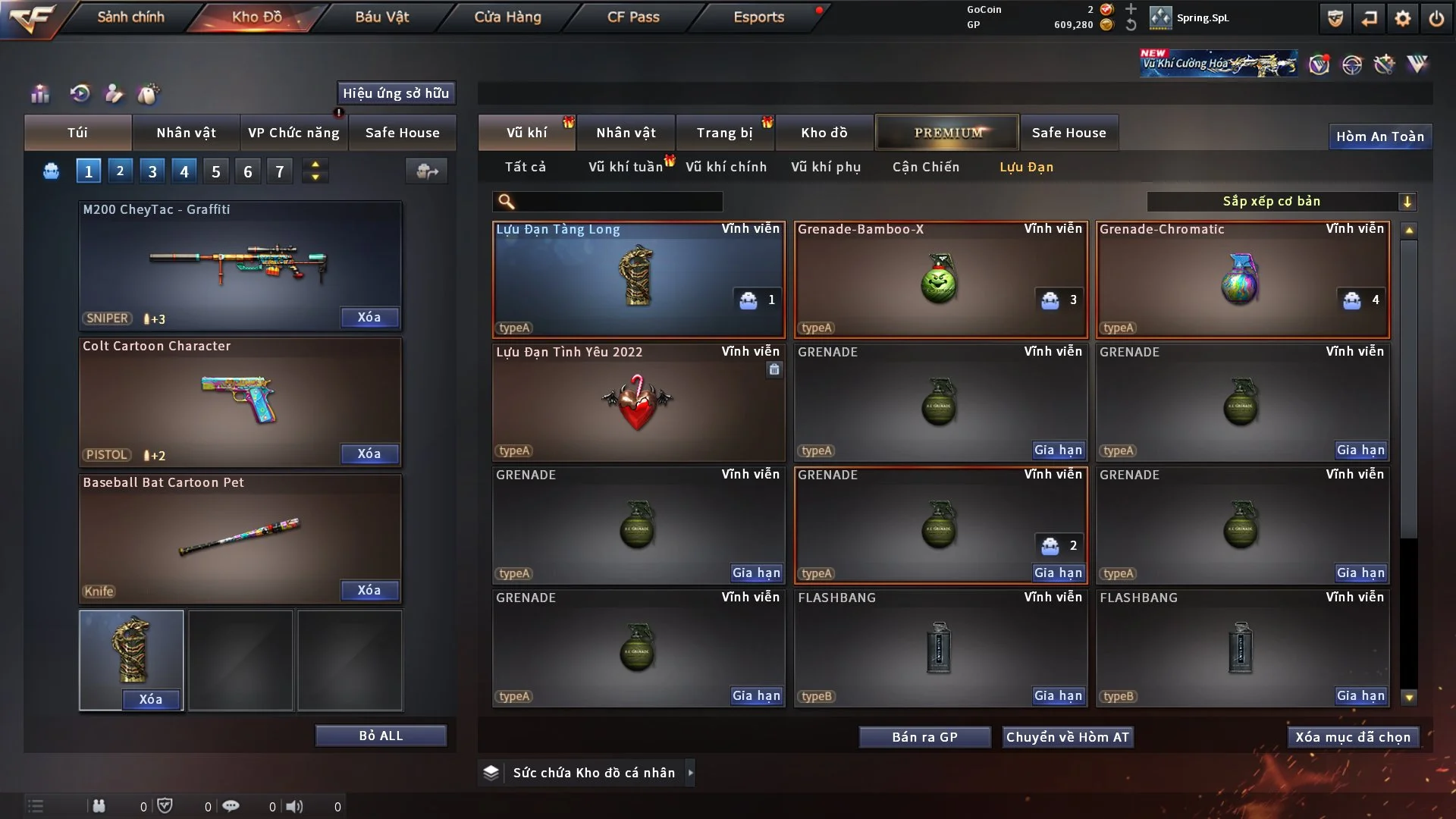
Task: Filter by Cận Chiến melee weapons
Action: 926,167
